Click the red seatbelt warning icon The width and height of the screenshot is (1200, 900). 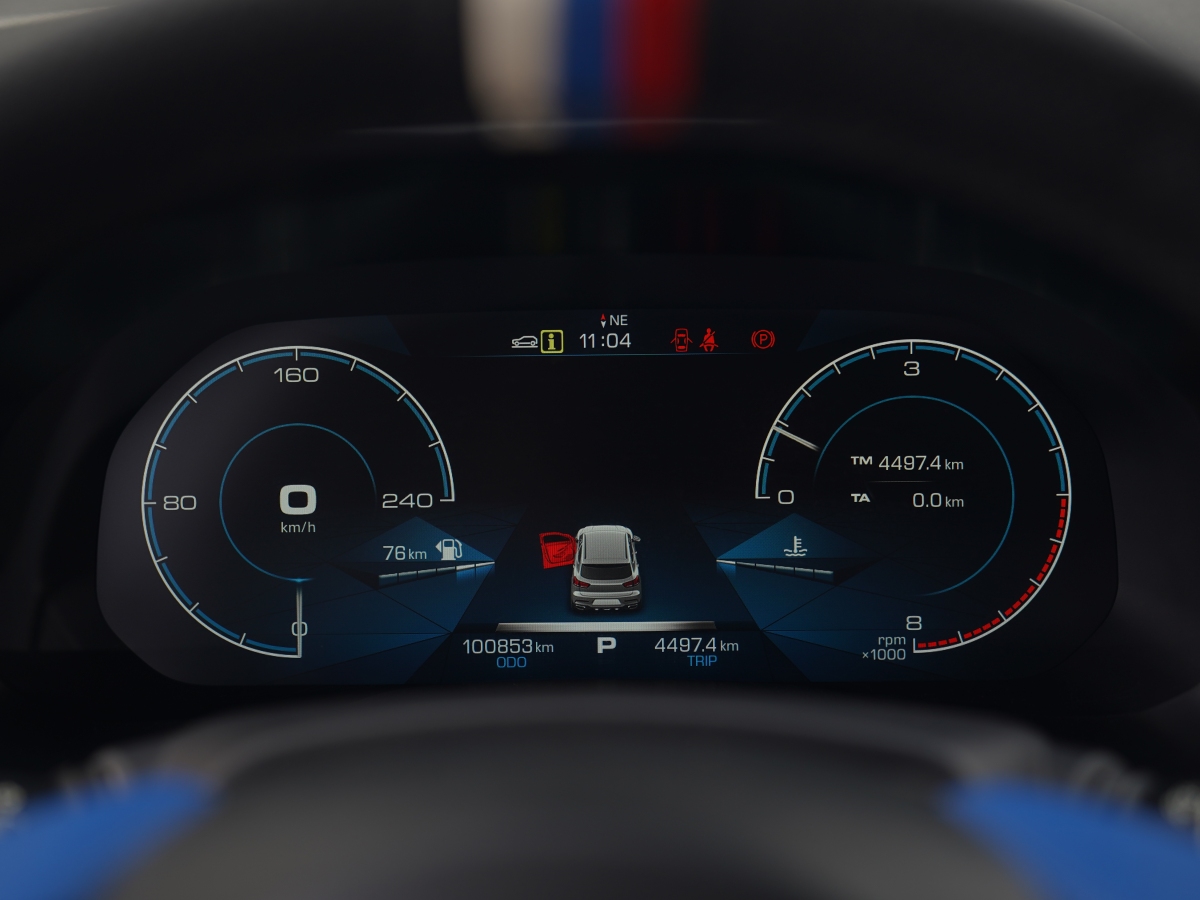711,341
